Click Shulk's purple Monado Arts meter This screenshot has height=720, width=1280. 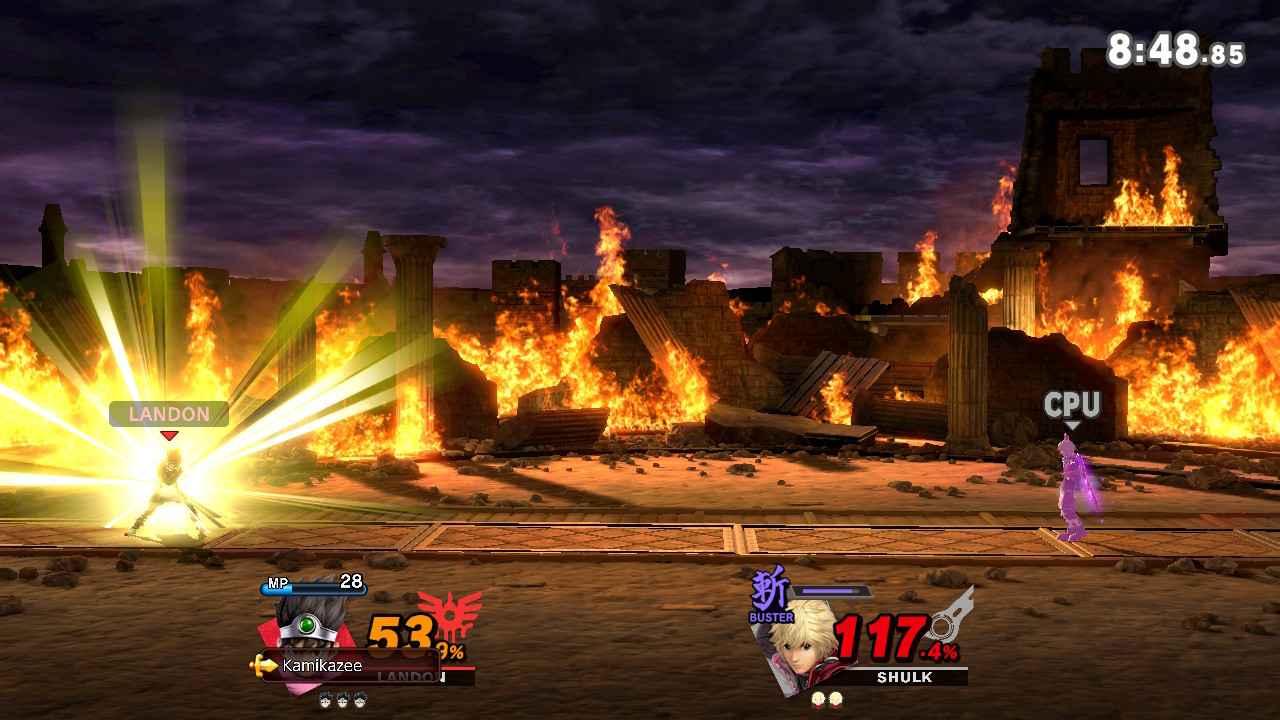(831, 590)
